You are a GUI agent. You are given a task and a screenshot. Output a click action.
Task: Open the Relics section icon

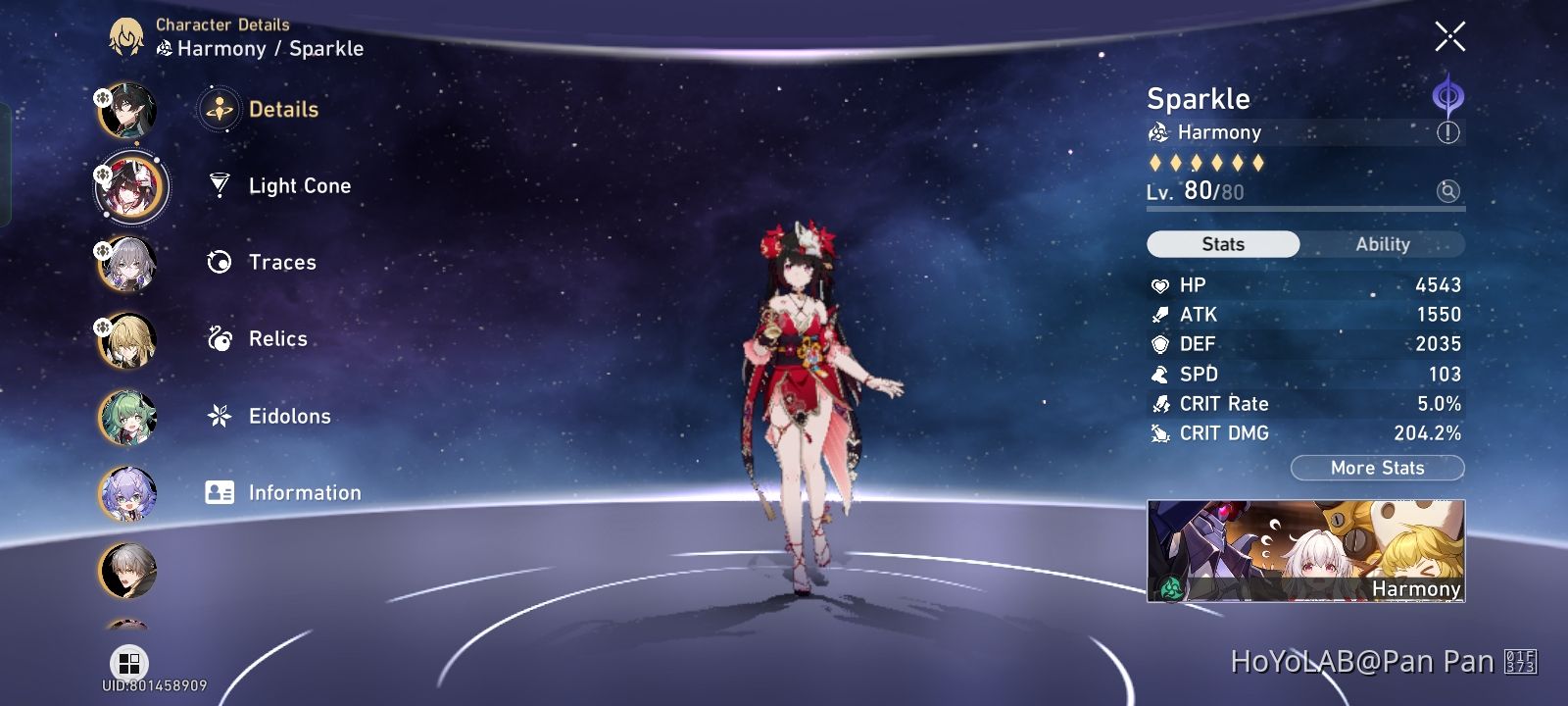click(220, 338)
